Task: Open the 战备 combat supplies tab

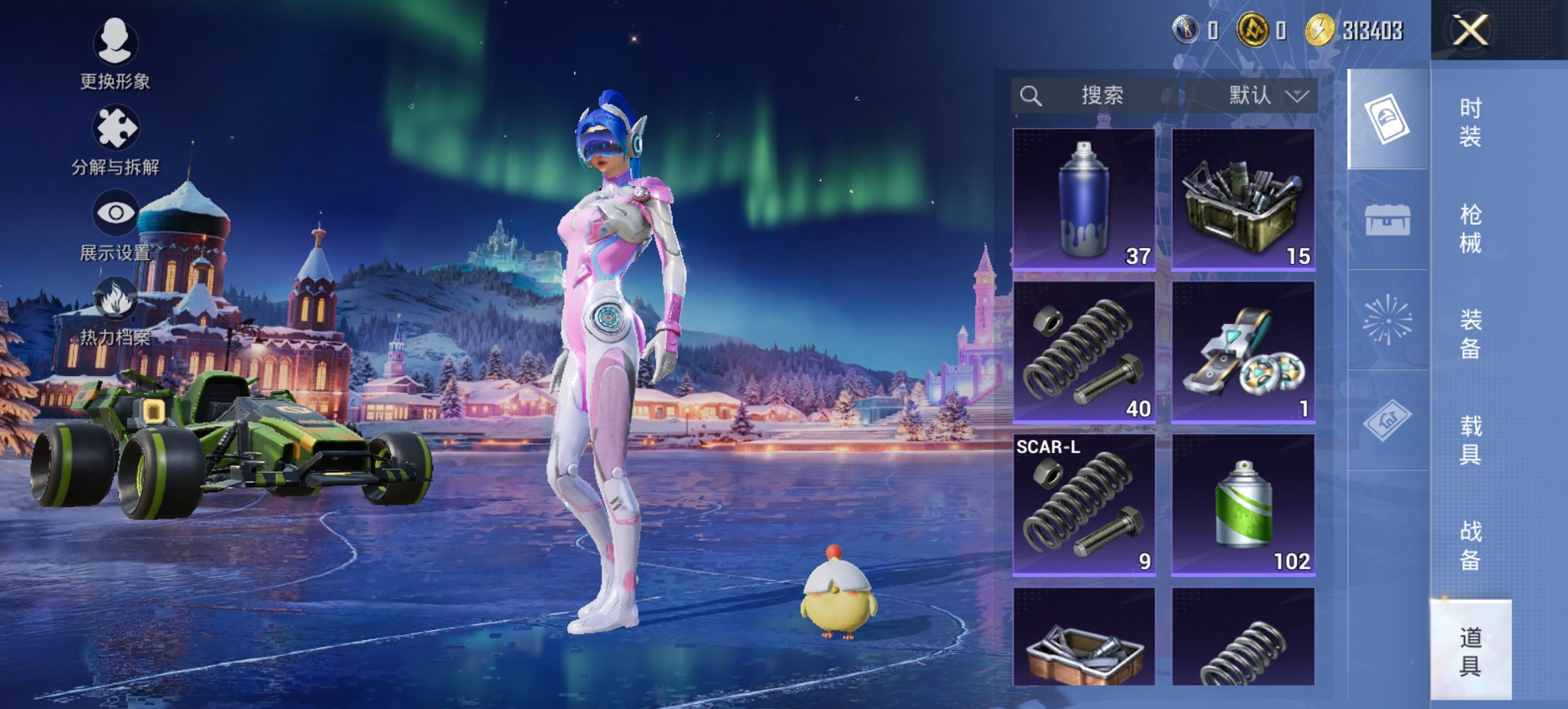Action: pyautogui.click(x=1470, y=546)
